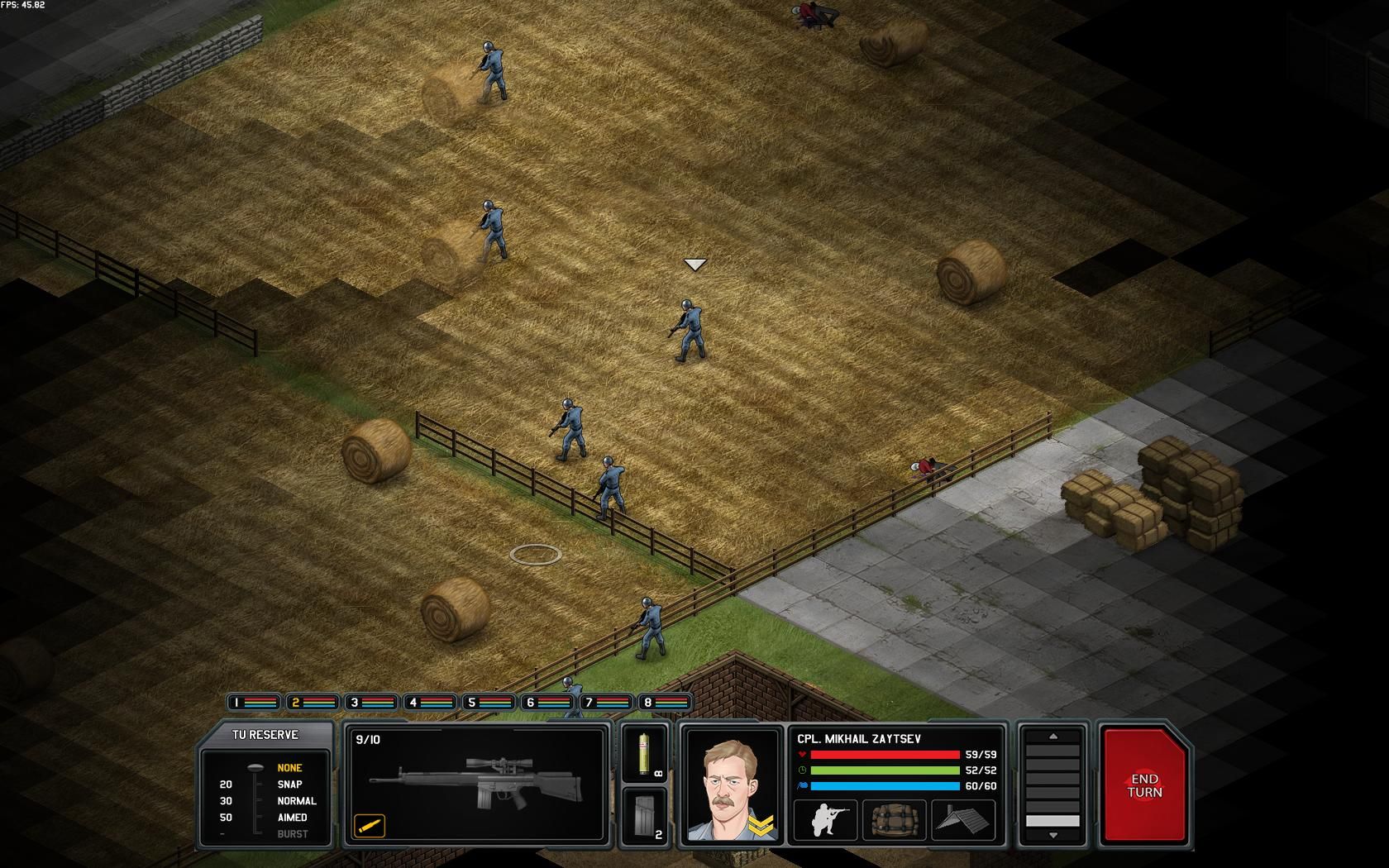Switch to soldier 3
Viewport: 1389px width, 868px height.
(x=371, y=703)
